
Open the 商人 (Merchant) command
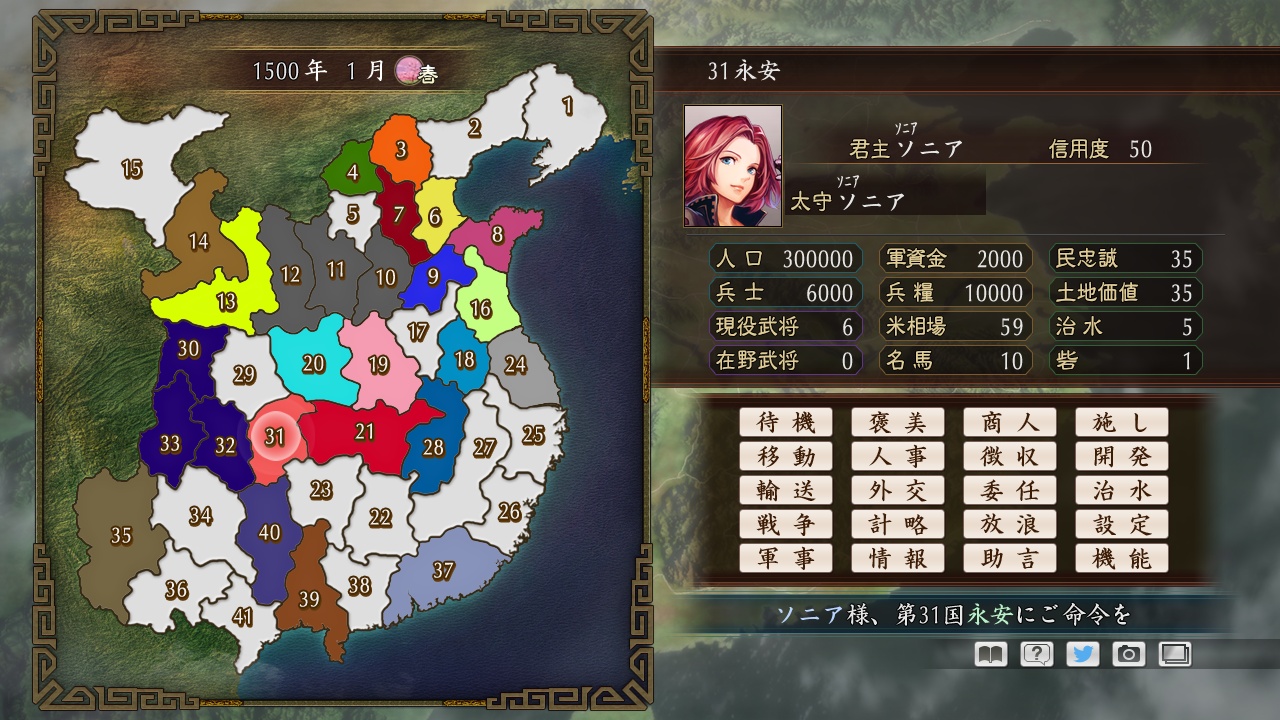(1010, 422)
